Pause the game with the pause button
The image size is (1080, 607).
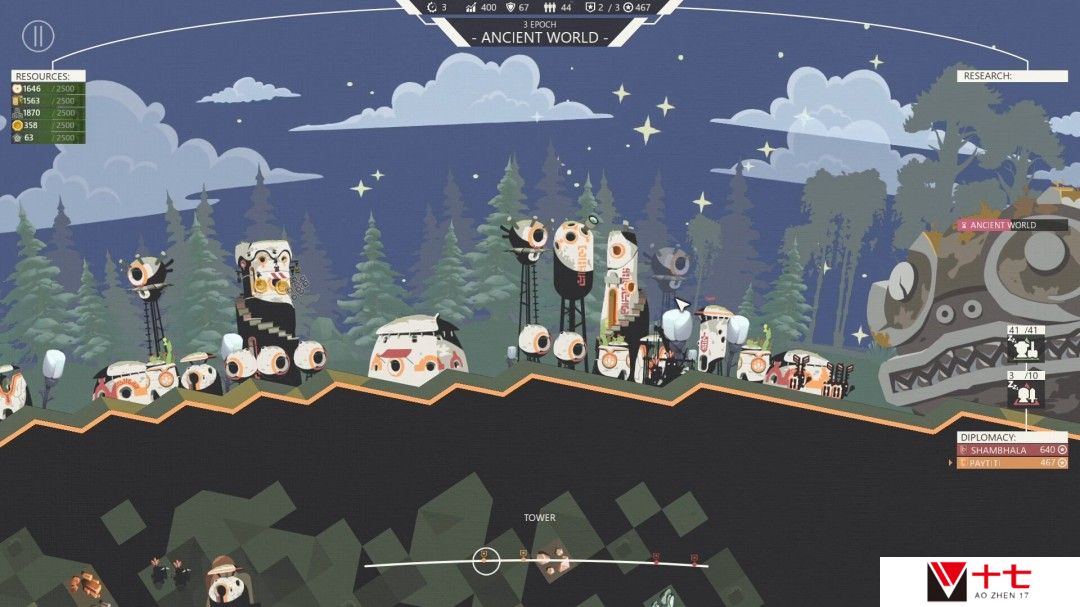point(38,37)
